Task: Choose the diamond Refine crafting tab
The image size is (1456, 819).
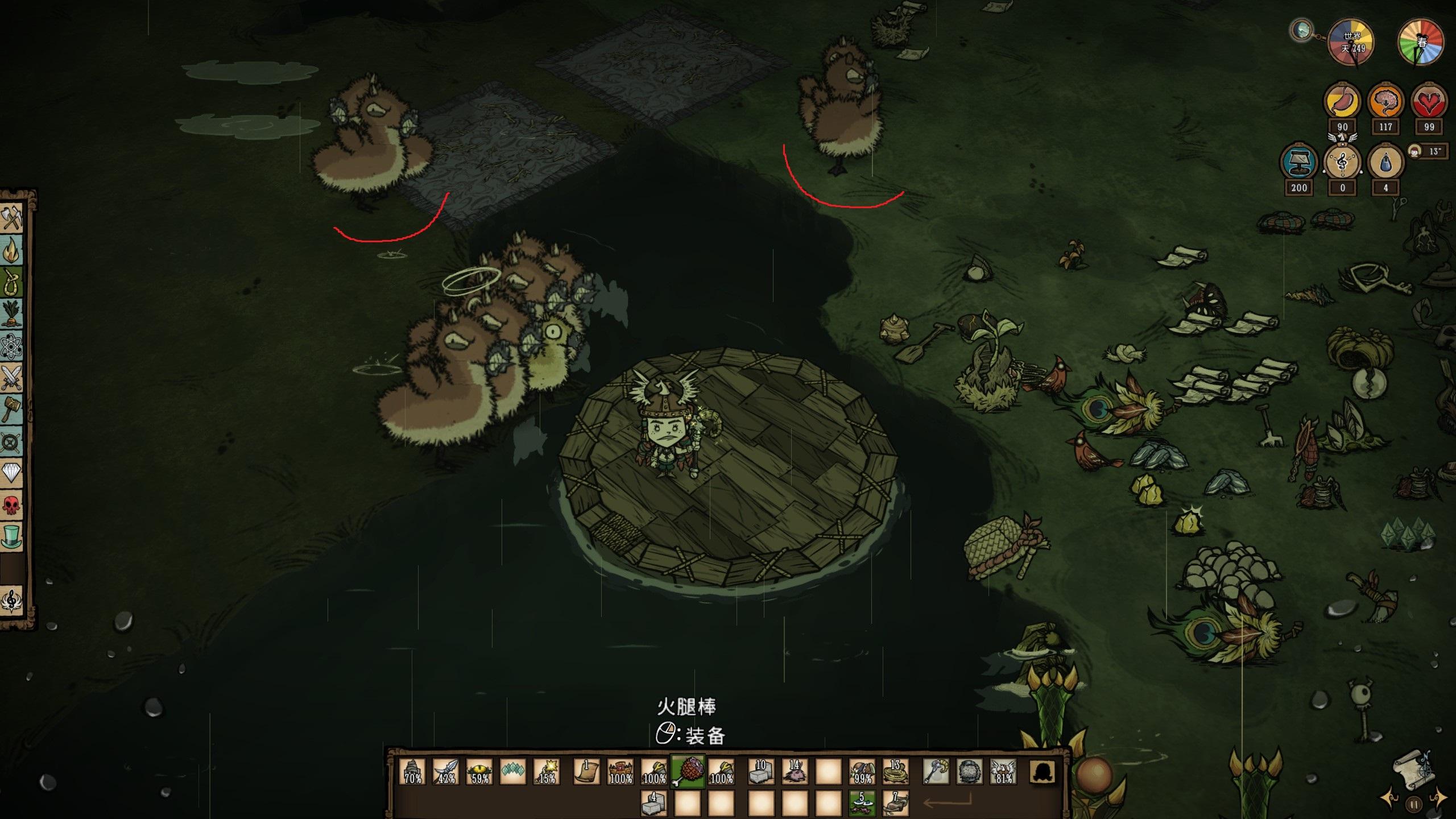Action: (x=12, y=472)
